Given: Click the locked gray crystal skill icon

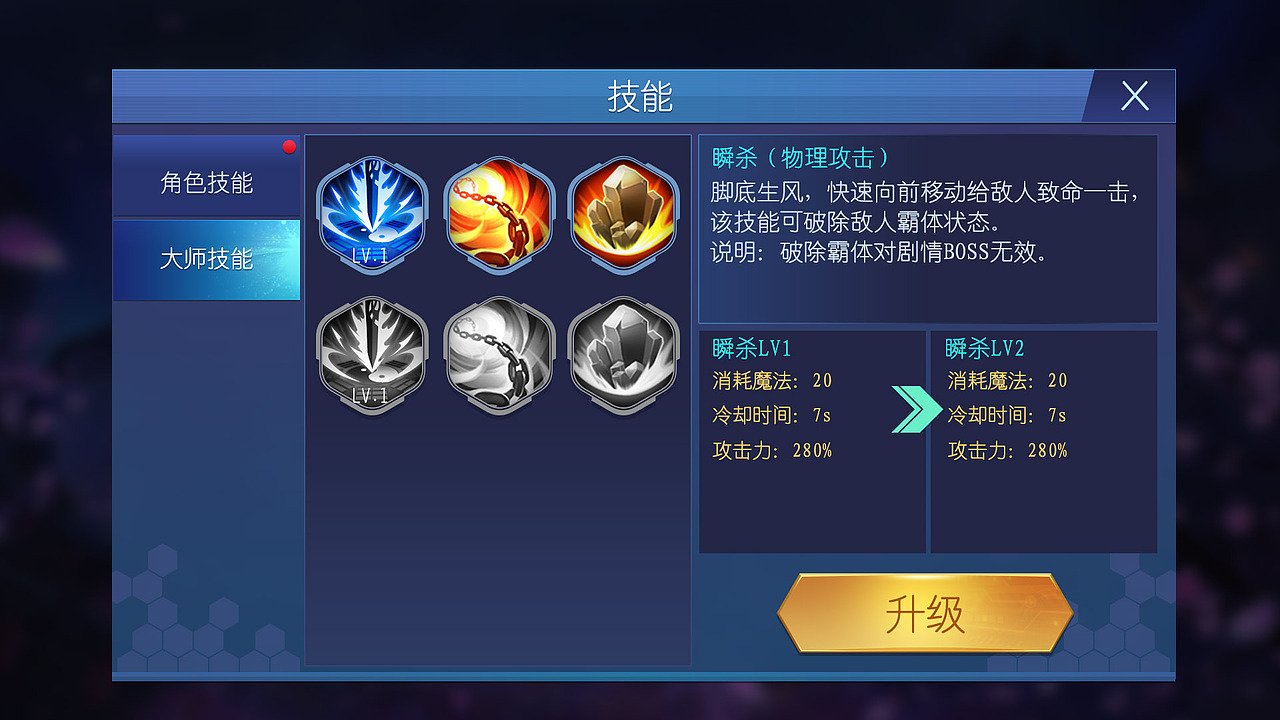Looking at the screenshot, I should tap(624, 352).
